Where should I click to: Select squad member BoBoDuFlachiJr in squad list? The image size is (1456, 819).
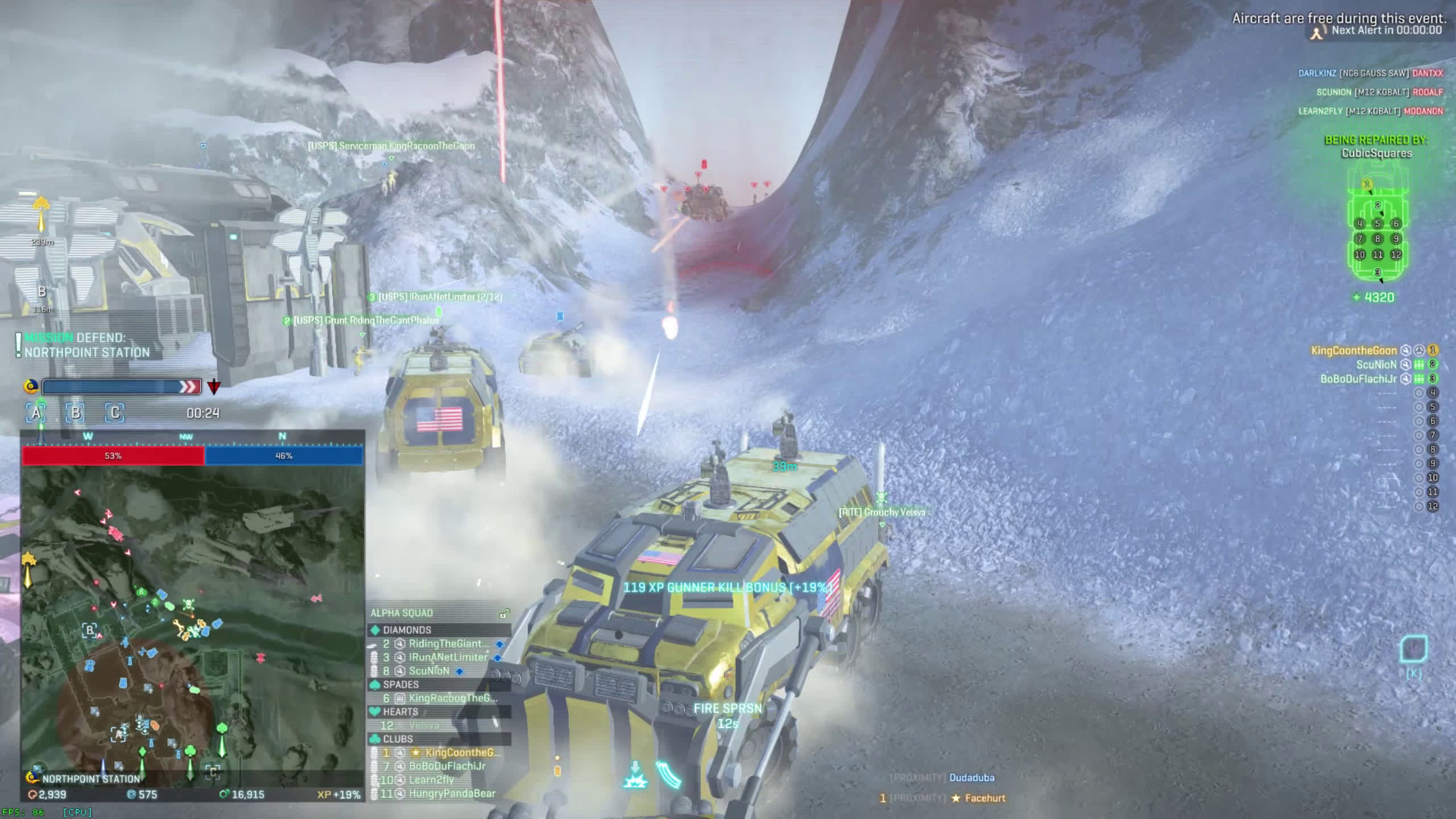pos(447,767)
